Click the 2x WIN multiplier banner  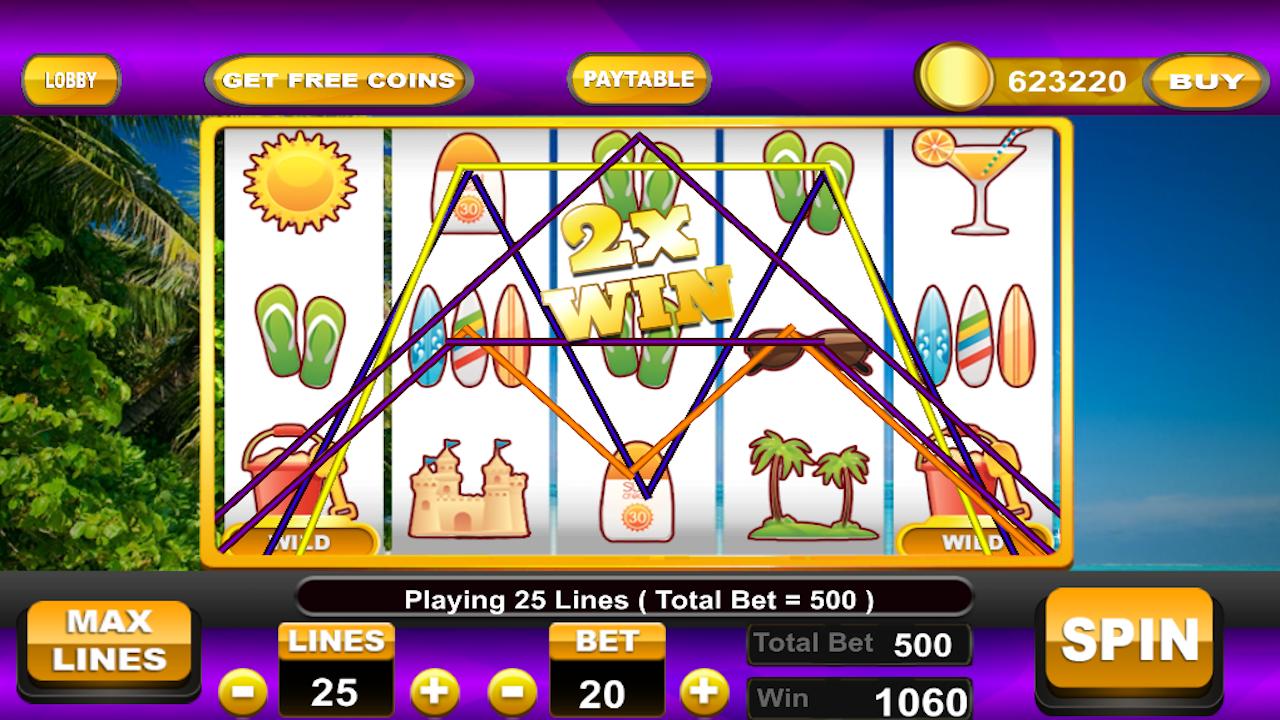[x=640, y=270]
